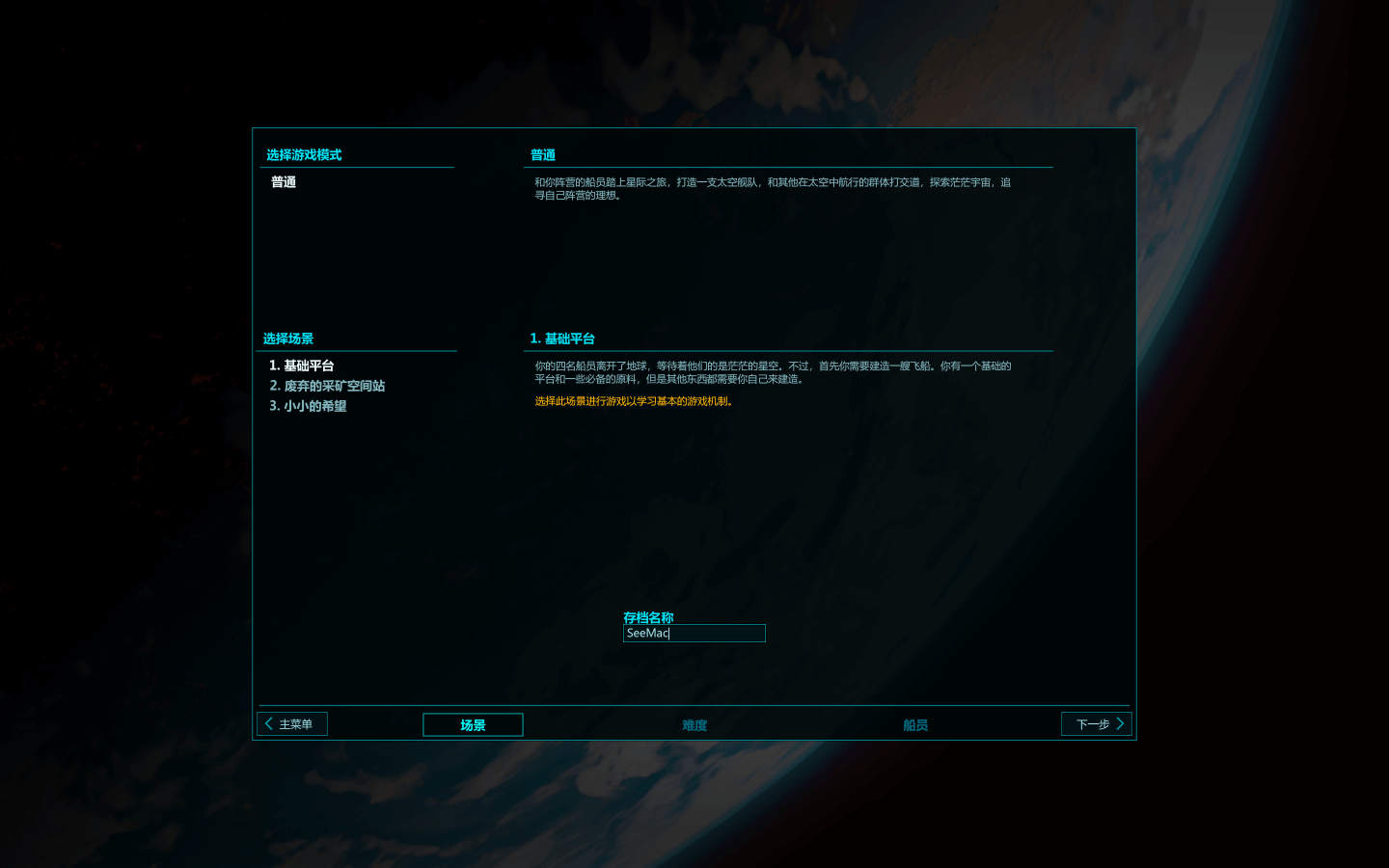Viewport: 1389px width, 868px height.
Task: Switch to the 难度 tab
Action: click(694, 724)
